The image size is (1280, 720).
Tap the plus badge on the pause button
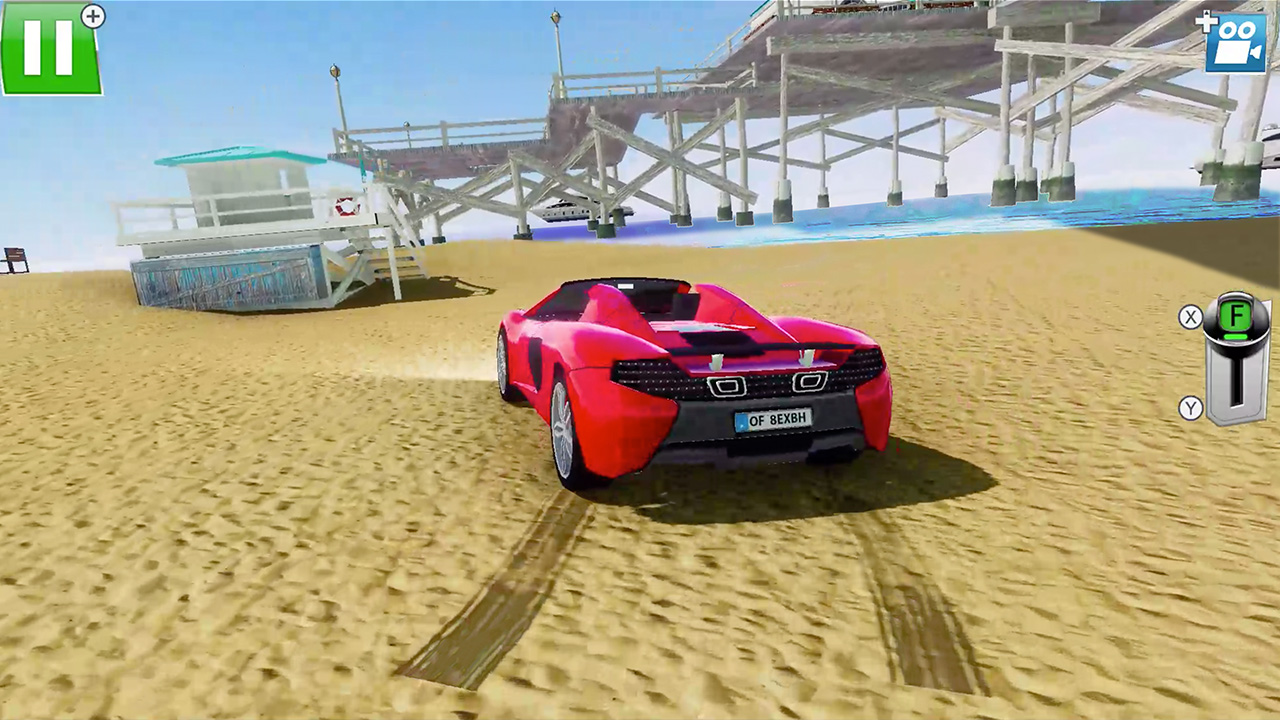(91, 17)
